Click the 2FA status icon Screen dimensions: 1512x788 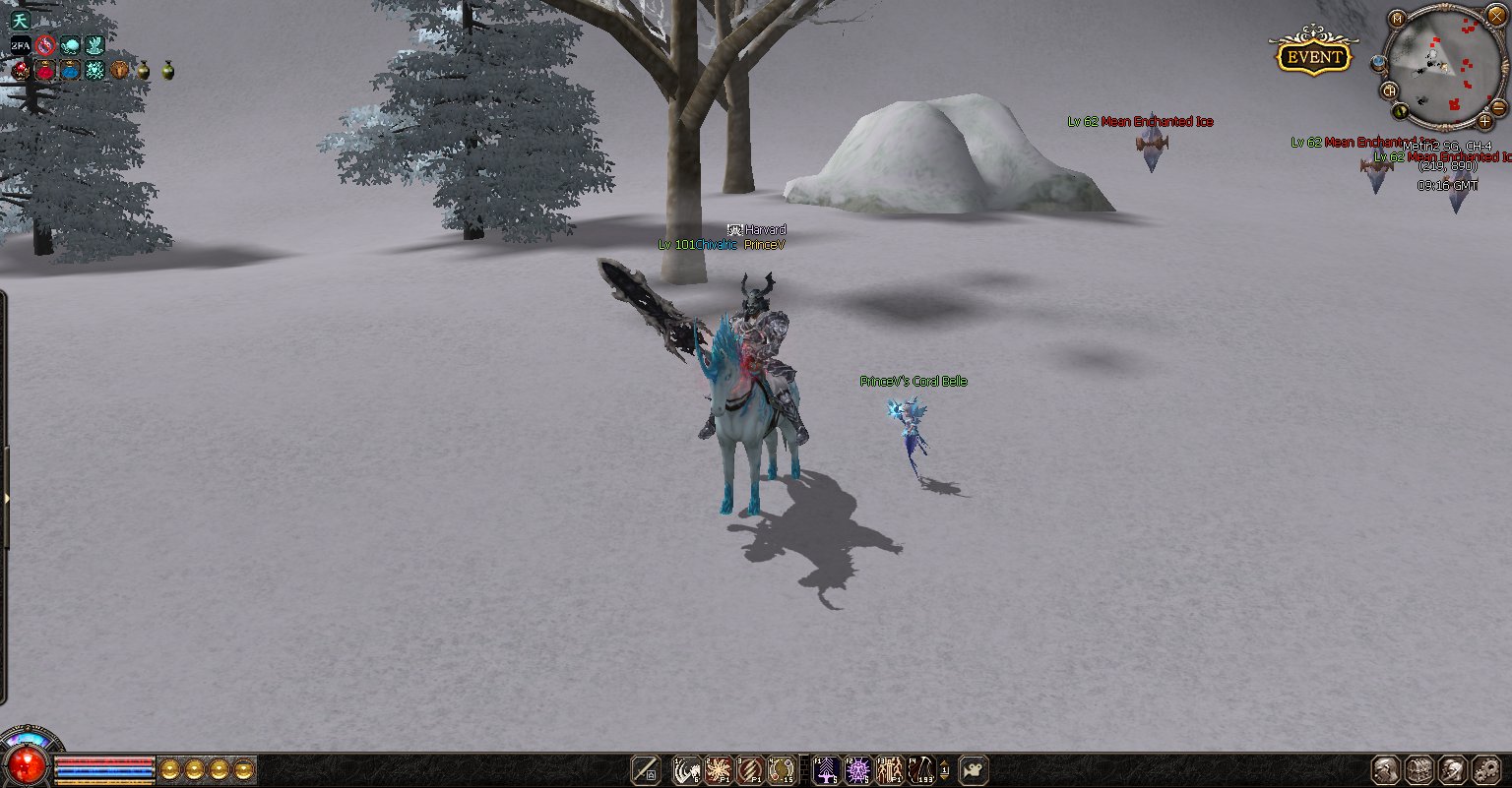coord(20,45)
